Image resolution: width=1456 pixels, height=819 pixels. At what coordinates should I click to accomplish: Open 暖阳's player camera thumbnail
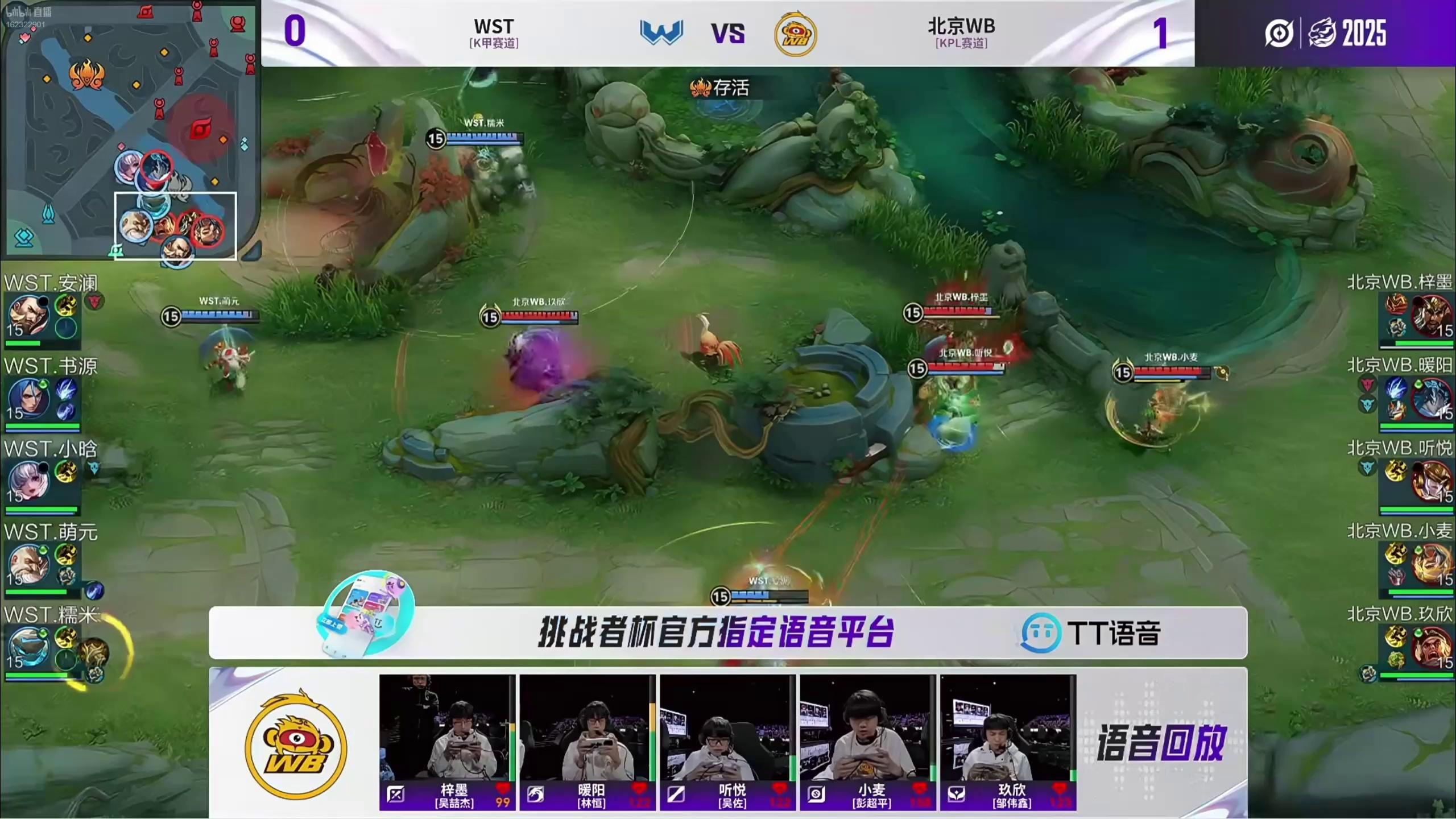click(587, 728)
